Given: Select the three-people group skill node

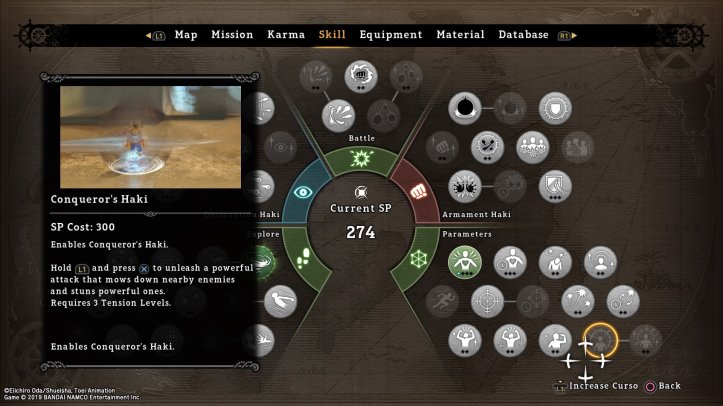Looking at the screenshot, I should [x=532, y=146].
